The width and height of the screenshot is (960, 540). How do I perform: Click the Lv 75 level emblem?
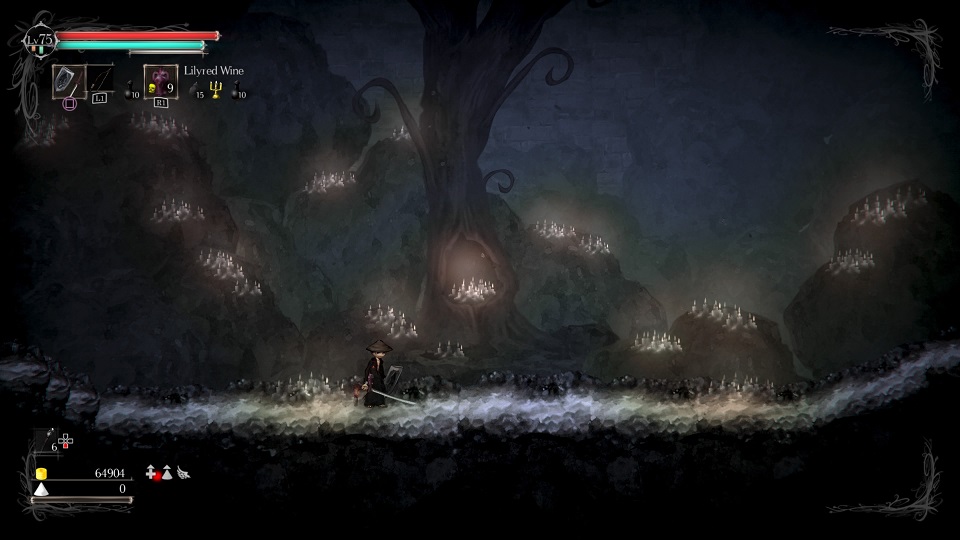(x=40, y=41)
